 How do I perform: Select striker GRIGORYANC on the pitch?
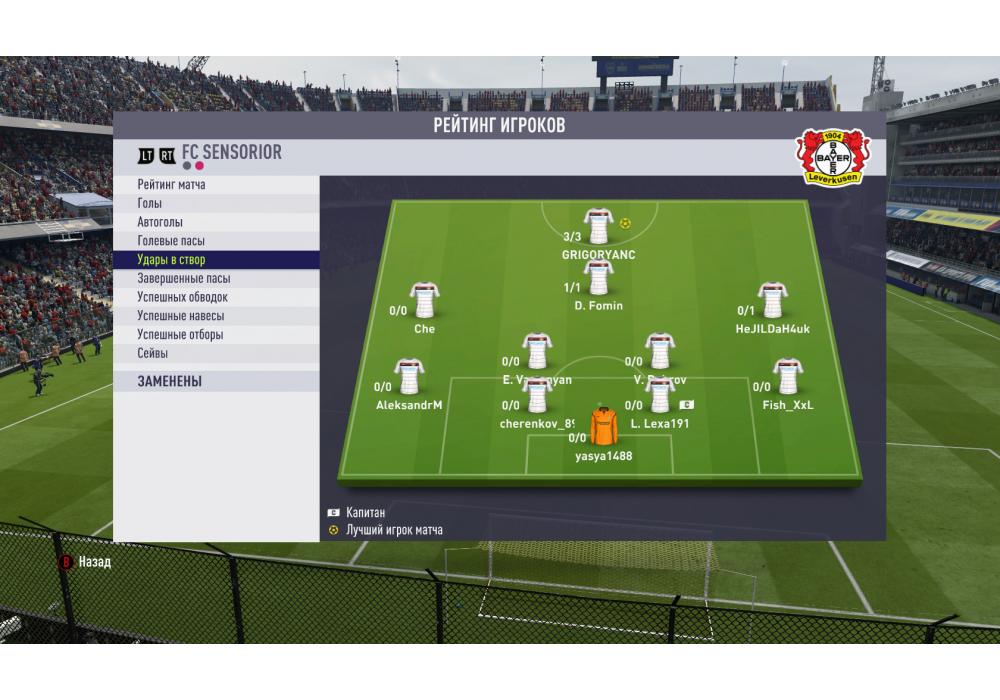tap(598, 227)
